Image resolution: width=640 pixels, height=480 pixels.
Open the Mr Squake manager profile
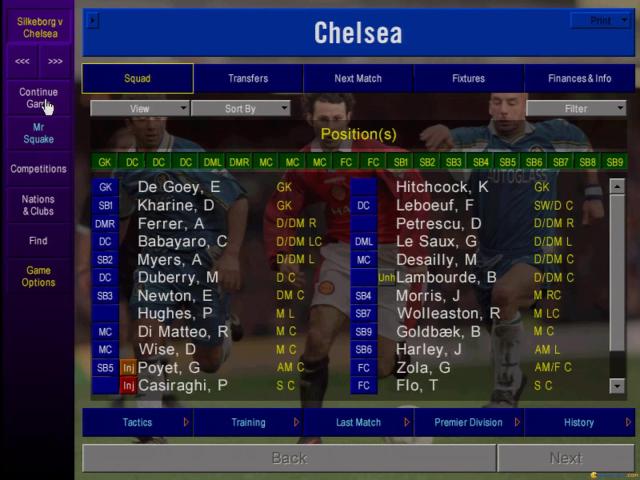pyautogui.click(x=38, y=133)
